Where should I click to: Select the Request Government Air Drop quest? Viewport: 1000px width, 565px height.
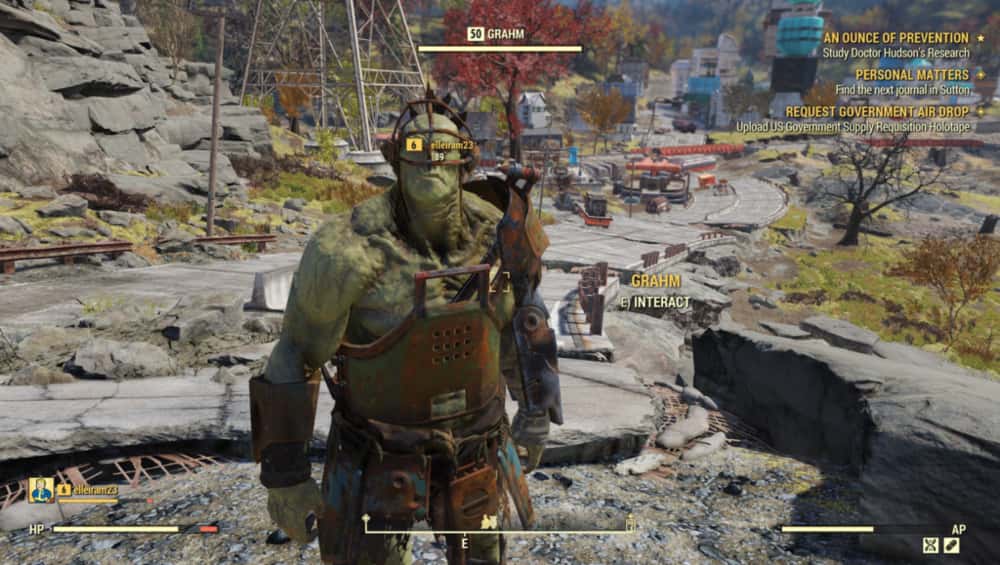click(x=876, y=112)
